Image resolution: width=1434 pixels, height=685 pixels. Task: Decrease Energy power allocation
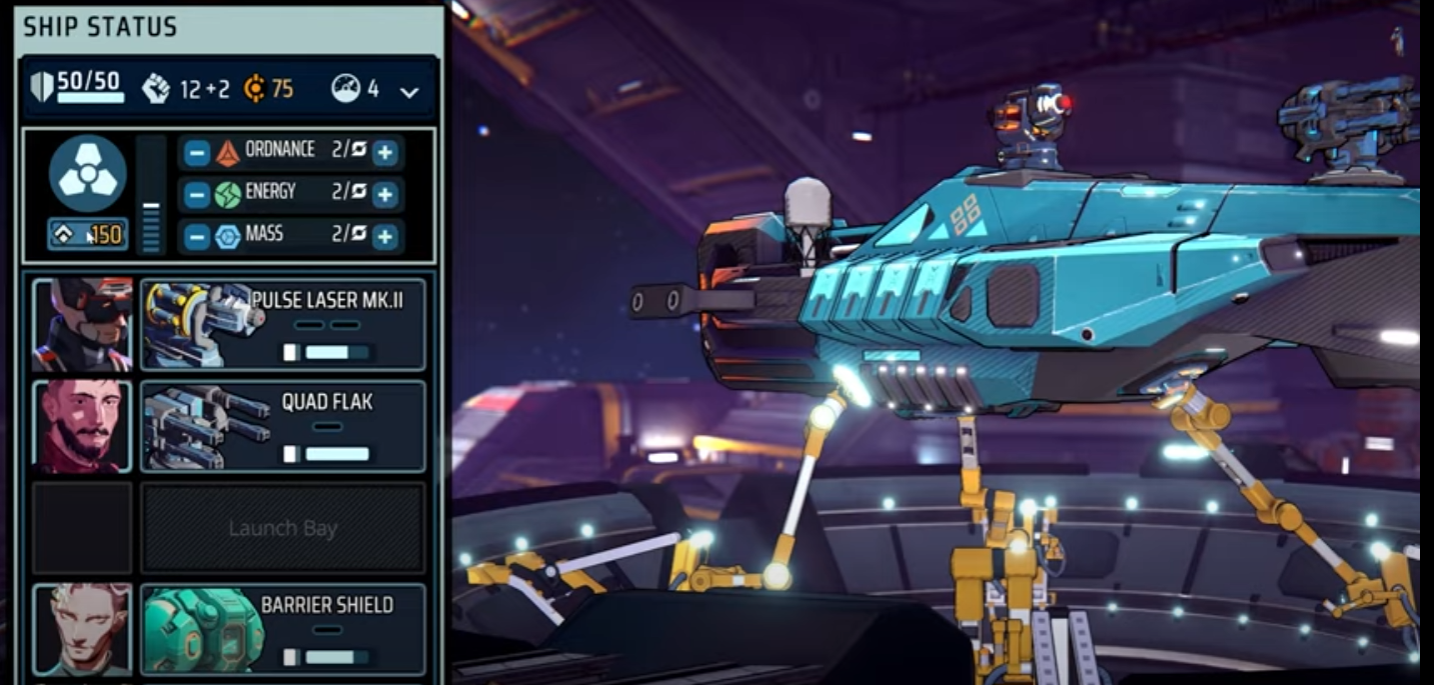[197, 194]
